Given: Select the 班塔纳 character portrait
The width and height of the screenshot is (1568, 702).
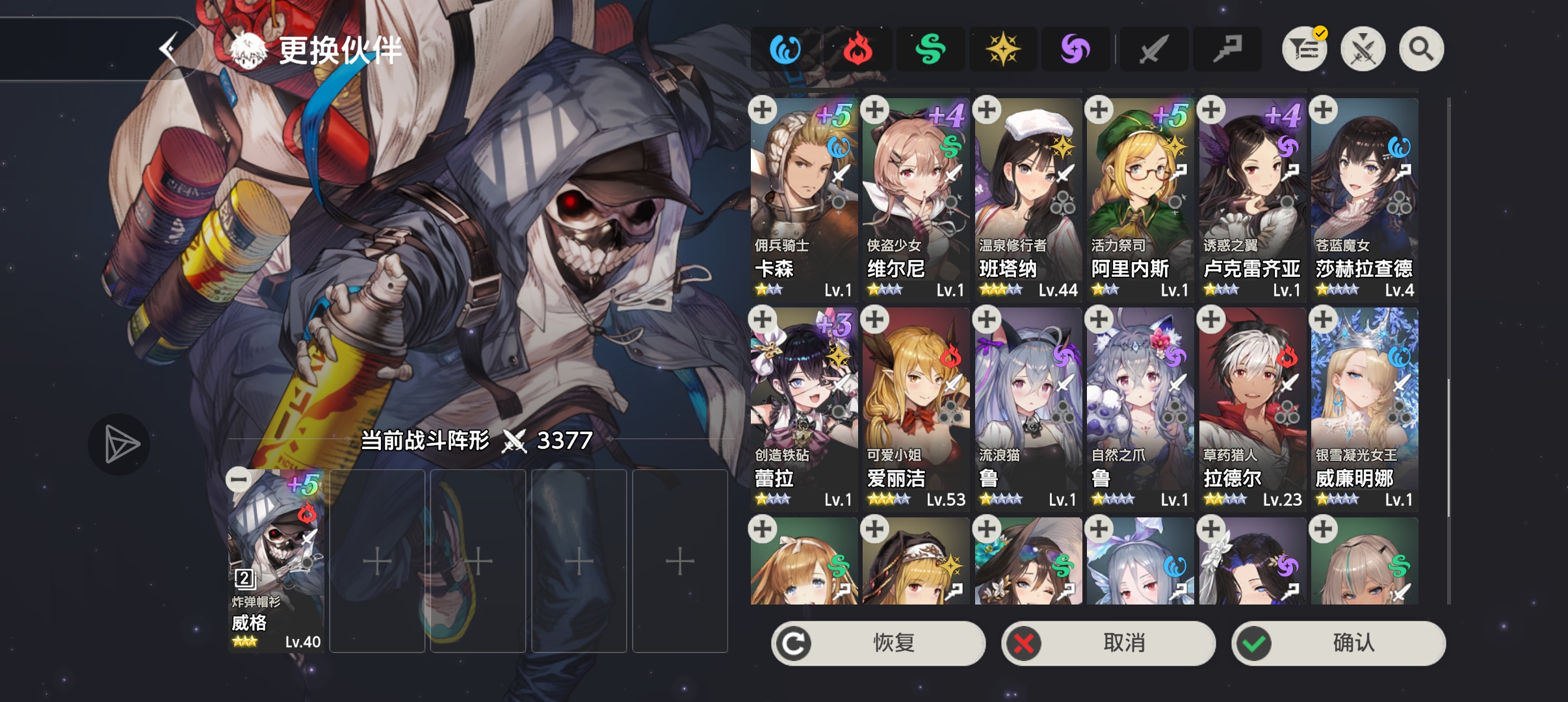Looking at the screenshot, I should [x=1026, y=195].
